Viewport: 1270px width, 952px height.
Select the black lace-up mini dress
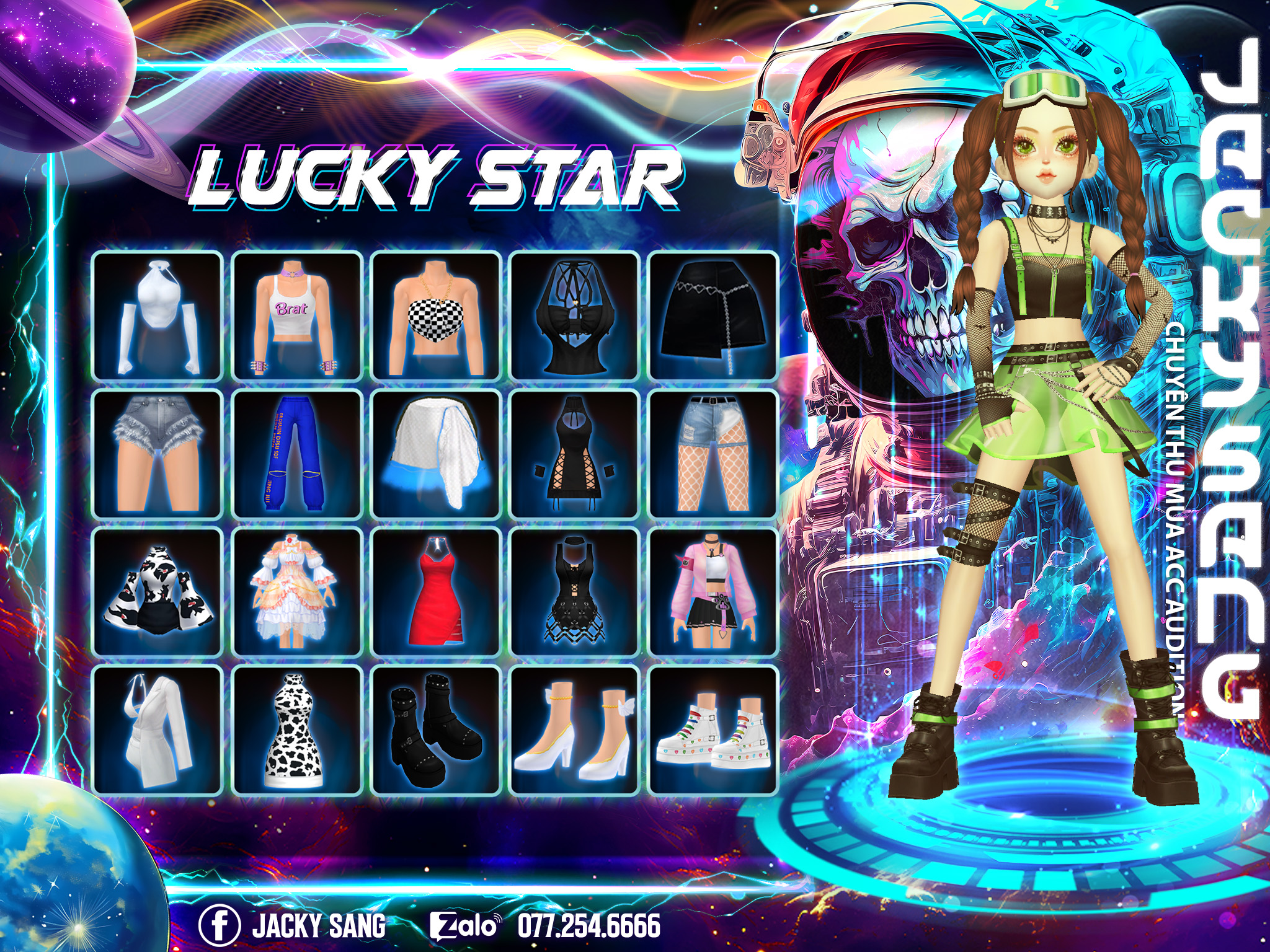pos(574,454)
